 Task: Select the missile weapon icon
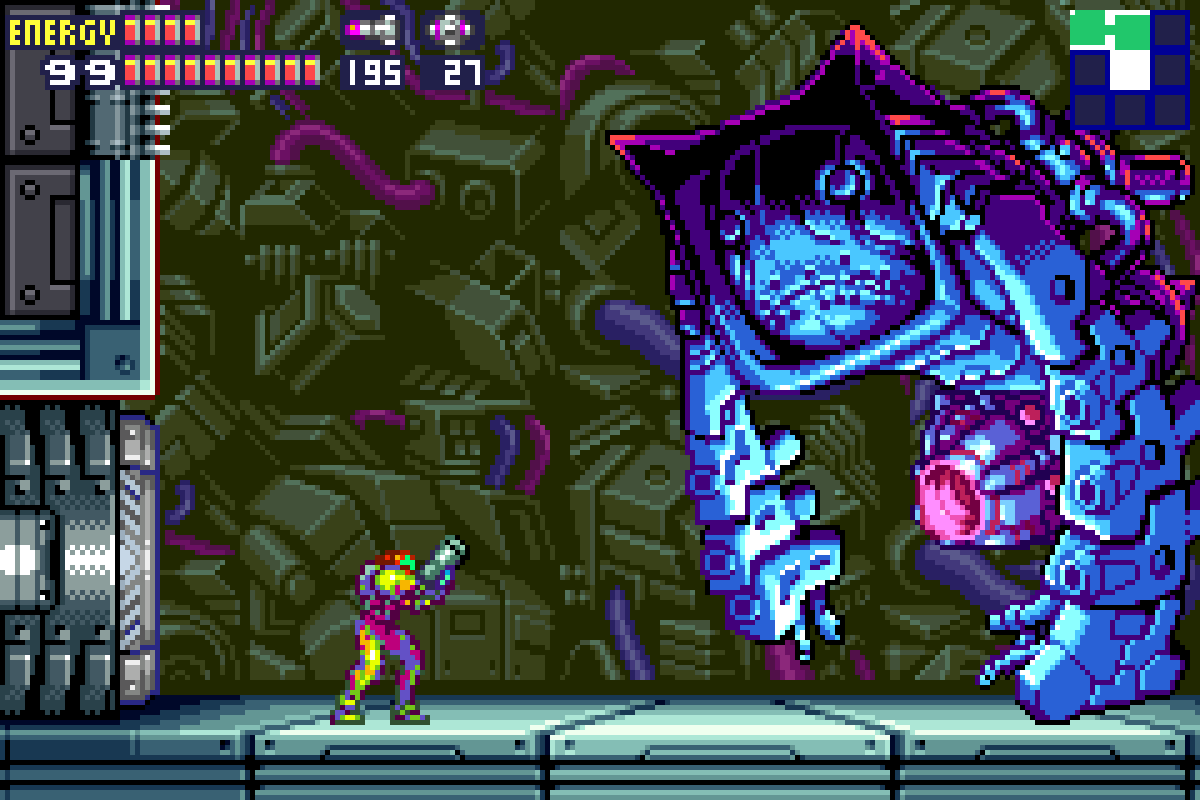click(x=371, y=30)
